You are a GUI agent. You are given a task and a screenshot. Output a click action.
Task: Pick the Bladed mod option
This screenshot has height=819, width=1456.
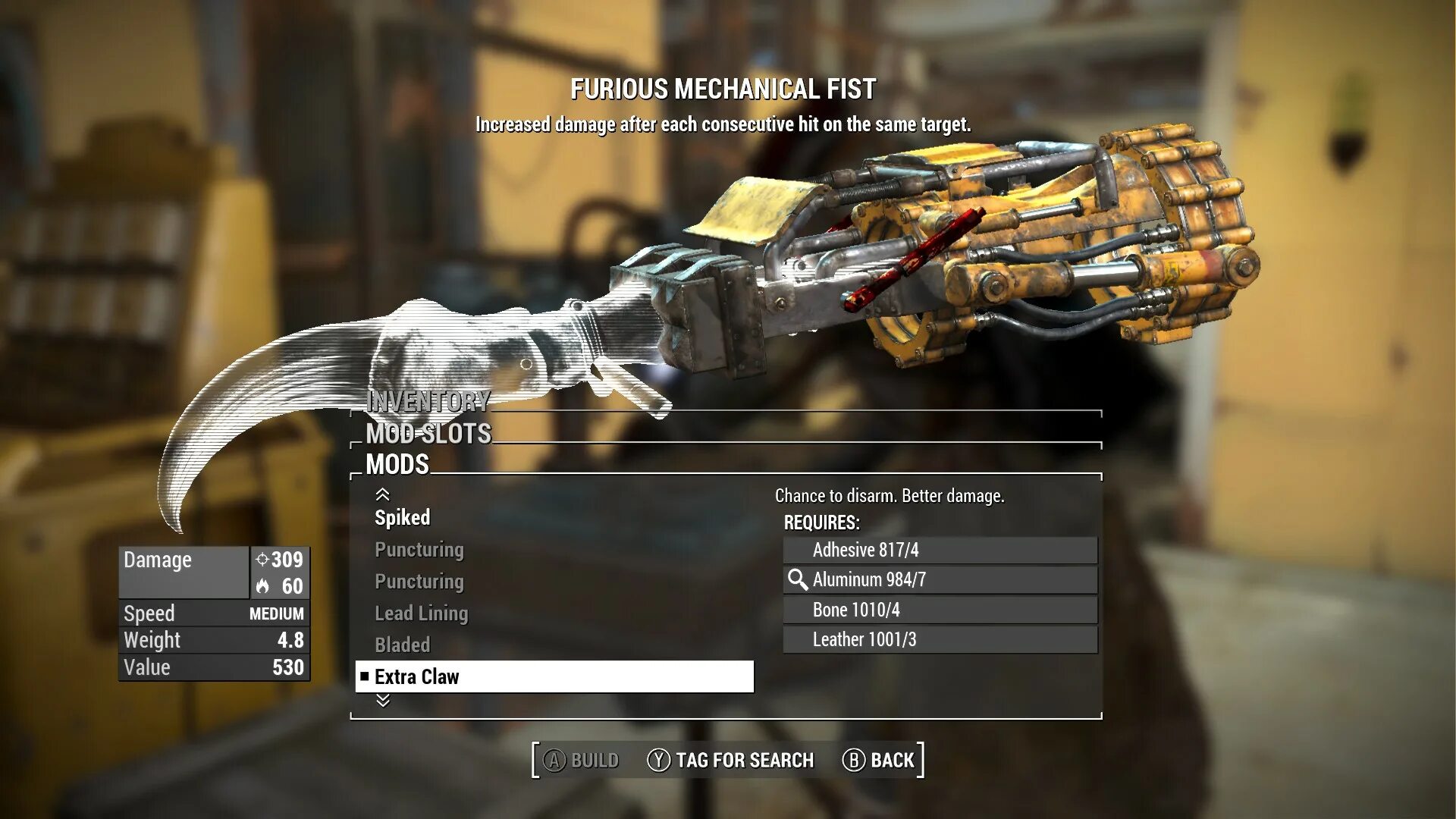click(402, 645)
